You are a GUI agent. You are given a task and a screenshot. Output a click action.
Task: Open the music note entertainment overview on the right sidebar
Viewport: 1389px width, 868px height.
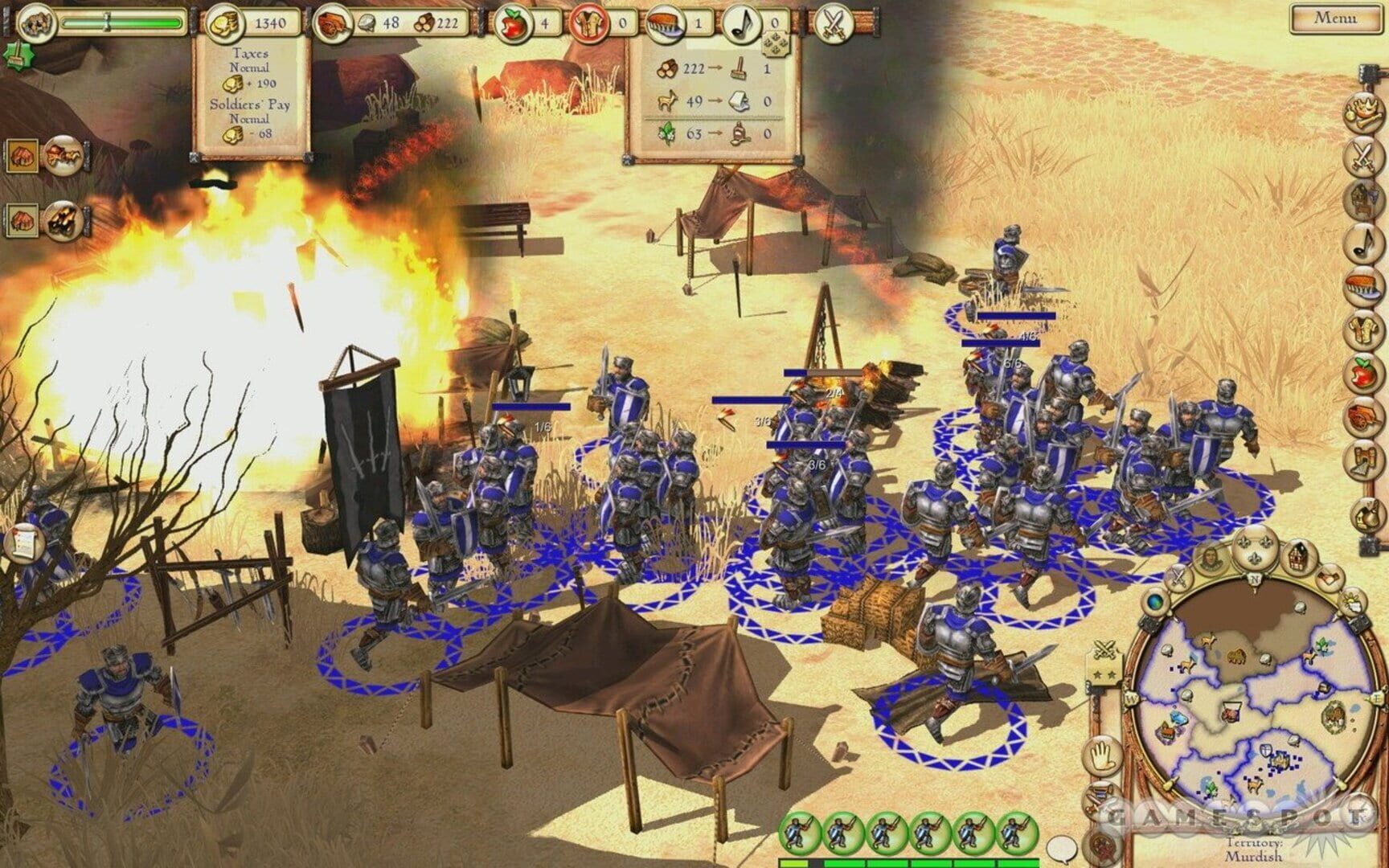point(1363,244)
